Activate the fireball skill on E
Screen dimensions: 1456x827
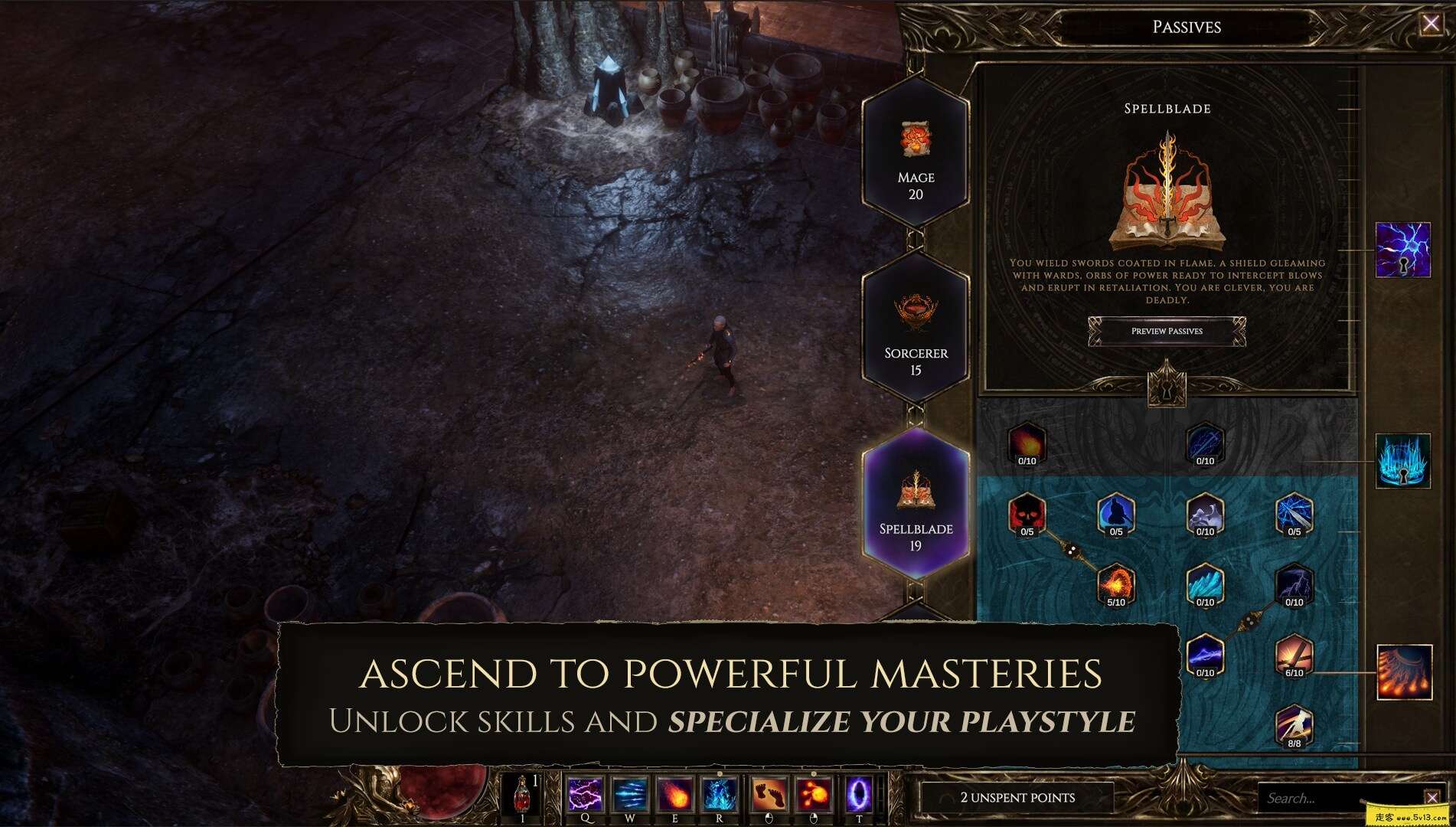pos(675,794)
